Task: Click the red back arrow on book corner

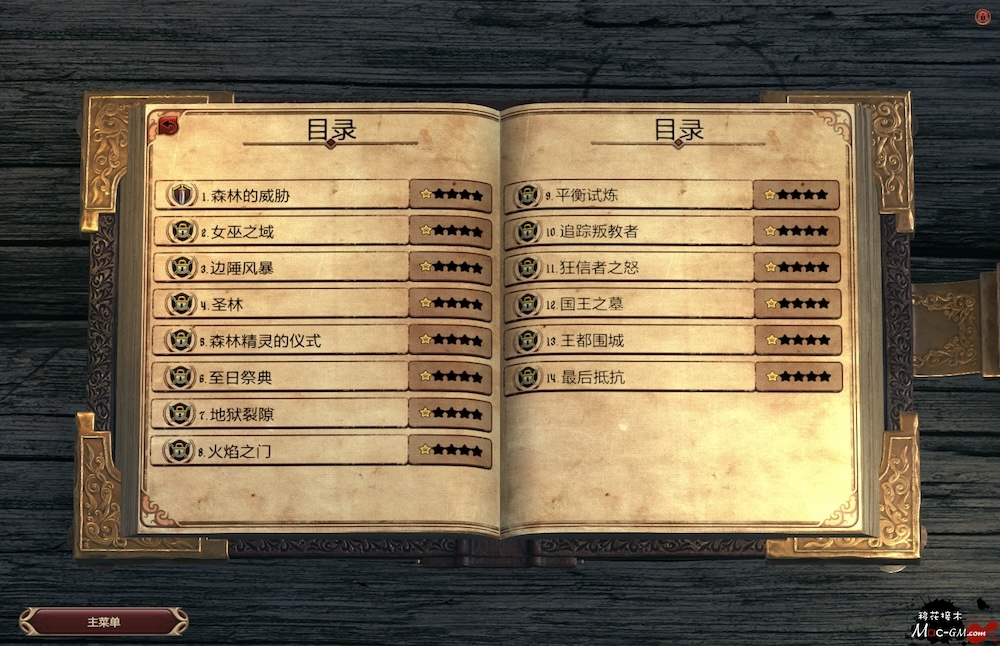Action: [168, 126]
